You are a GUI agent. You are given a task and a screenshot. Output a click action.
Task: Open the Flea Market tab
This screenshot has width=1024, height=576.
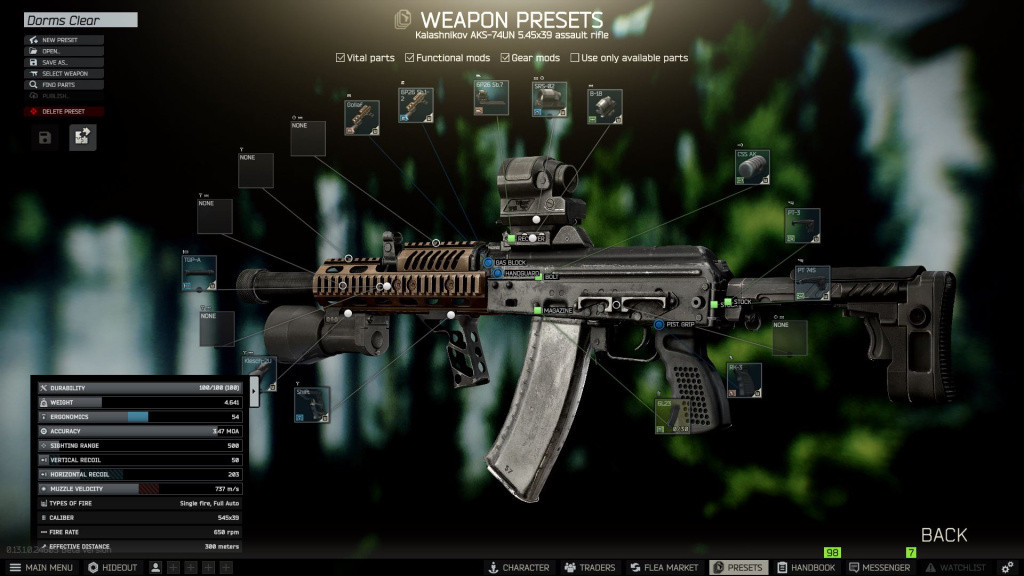(664, 567)
